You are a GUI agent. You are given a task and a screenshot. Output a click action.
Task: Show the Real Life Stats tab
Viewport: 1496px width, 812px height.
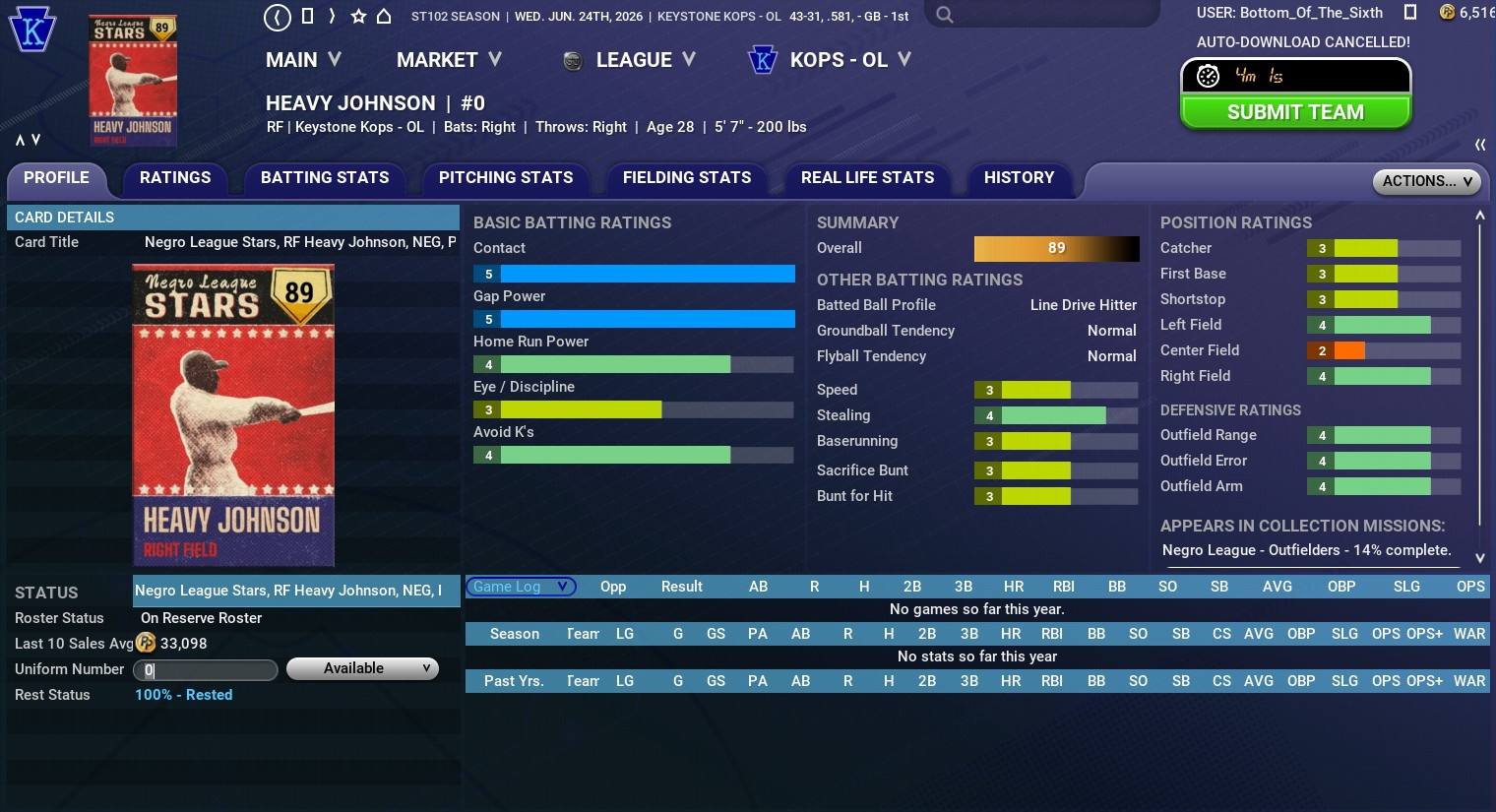867,178
